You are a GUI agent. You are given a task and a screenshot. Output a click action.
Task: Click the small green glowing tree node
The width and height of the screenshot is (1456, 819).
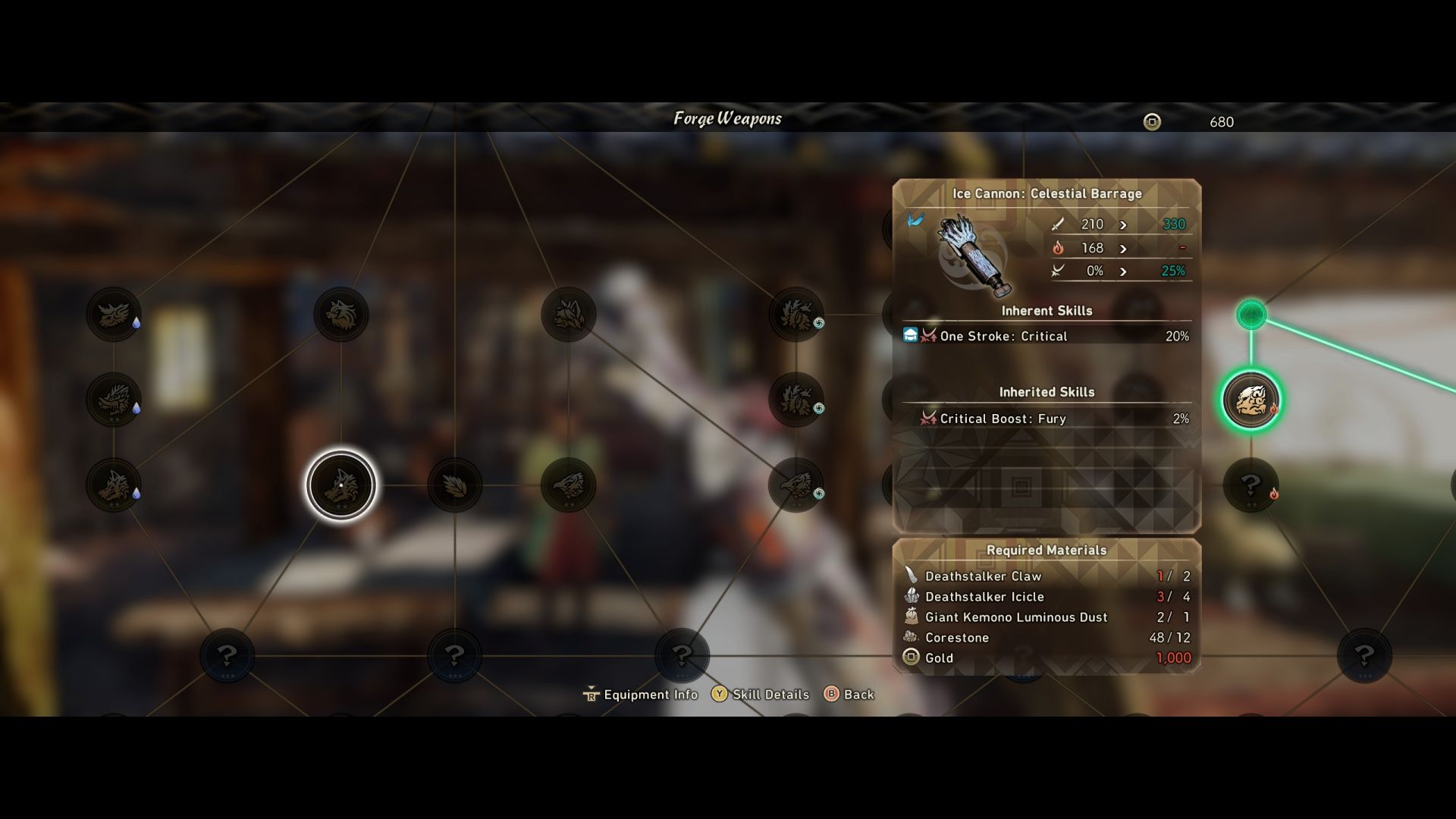pyautogui.click(x=1251, y=314)
